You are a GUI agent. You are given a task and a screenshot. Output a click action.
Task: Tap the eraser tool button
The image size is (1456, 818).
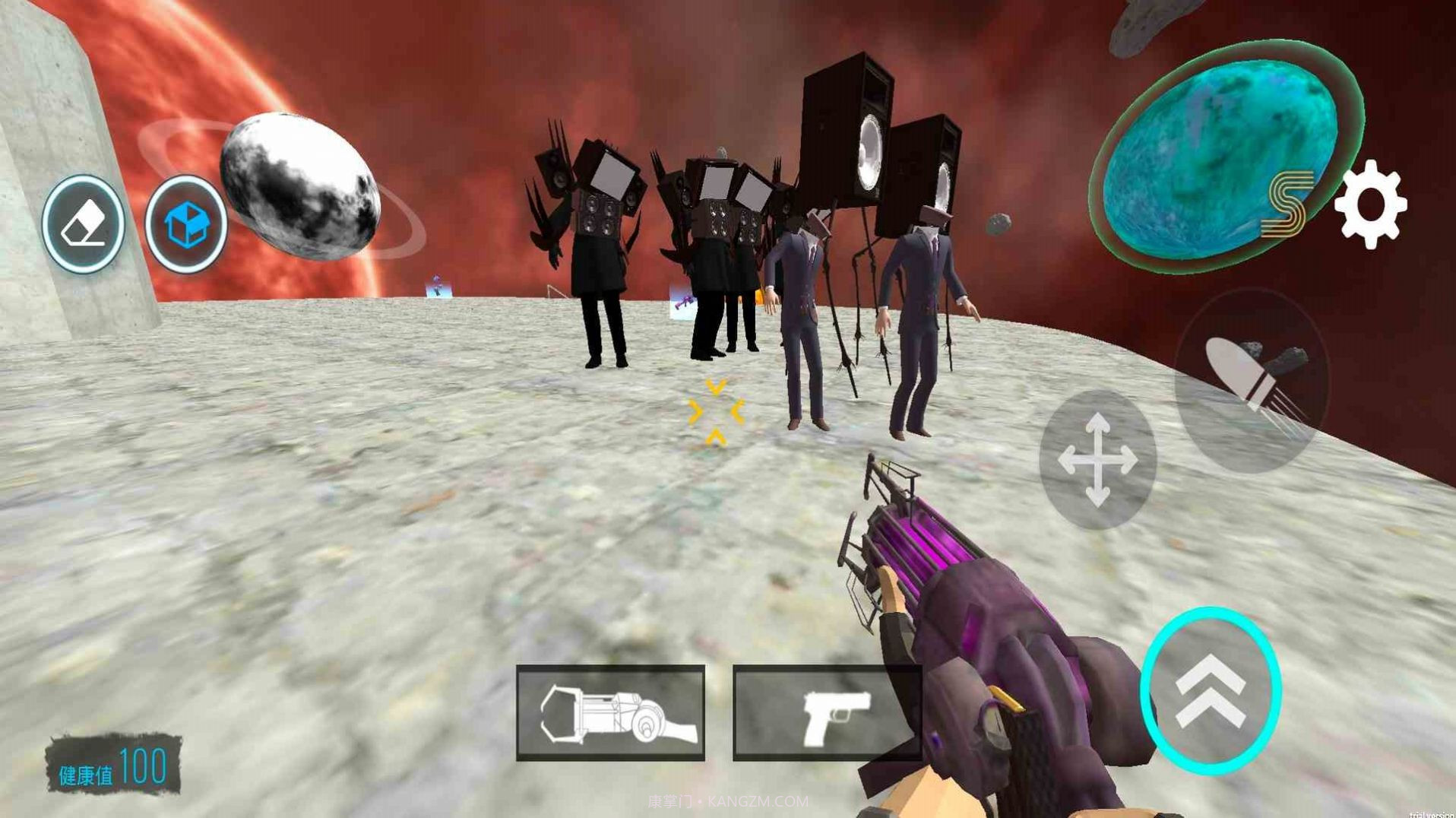click(x=83, y=224)
